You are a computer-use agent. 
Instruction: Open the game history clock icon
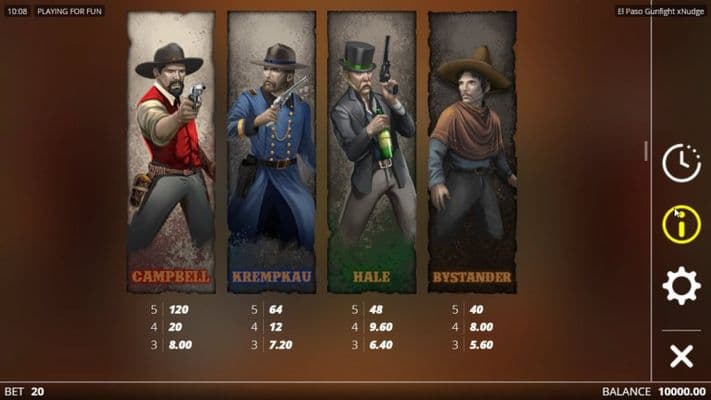coord(681,163)
